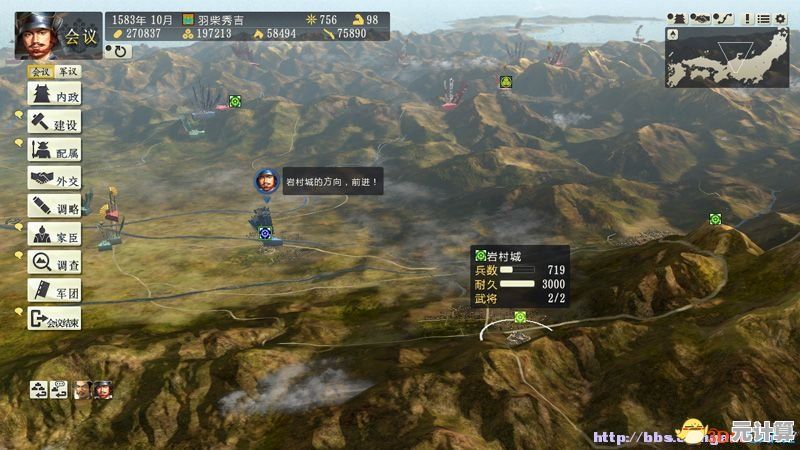Open settings with the gear icon
This screenshot has width=800, height=450.
(x=780, y=18)
